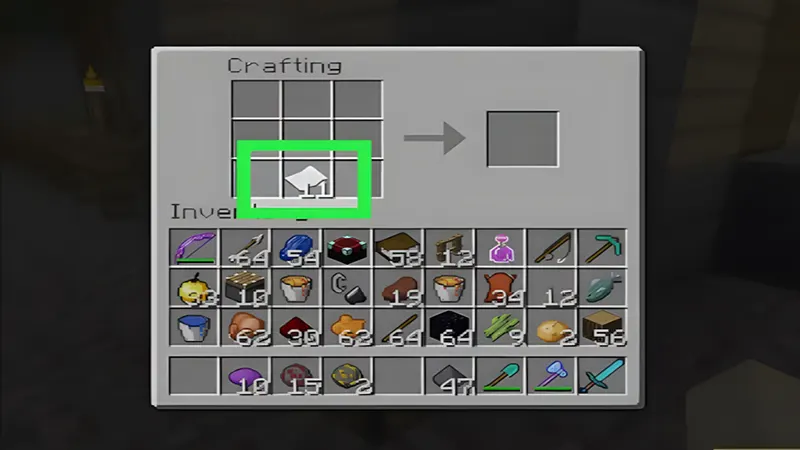The image size is (800, 450).
Task: Grab the flint and steel
Action: (x=348, y=289)
